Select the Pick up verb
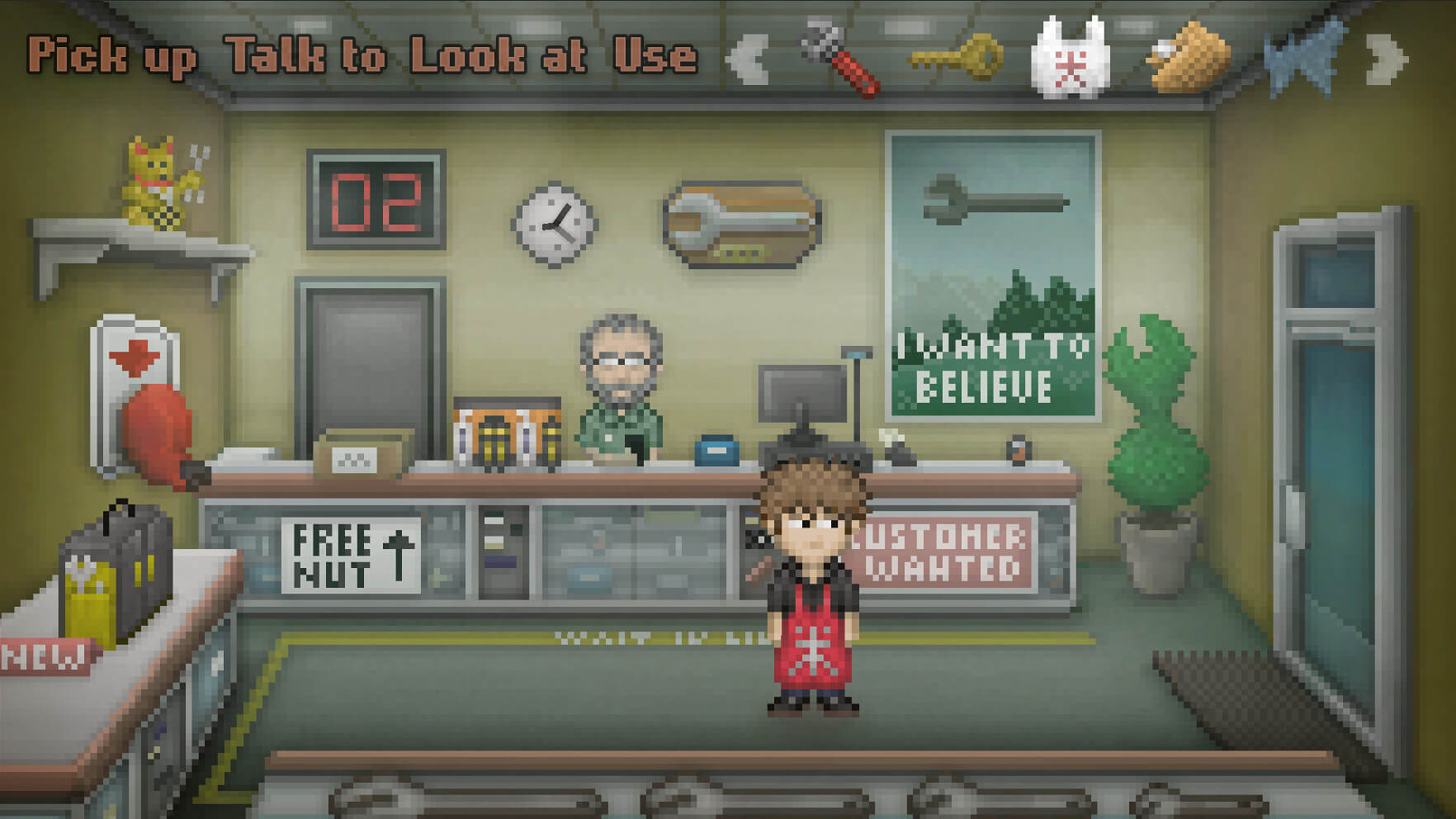The image size is (1456, 819). pyautogui.click(x=112, y=57)
